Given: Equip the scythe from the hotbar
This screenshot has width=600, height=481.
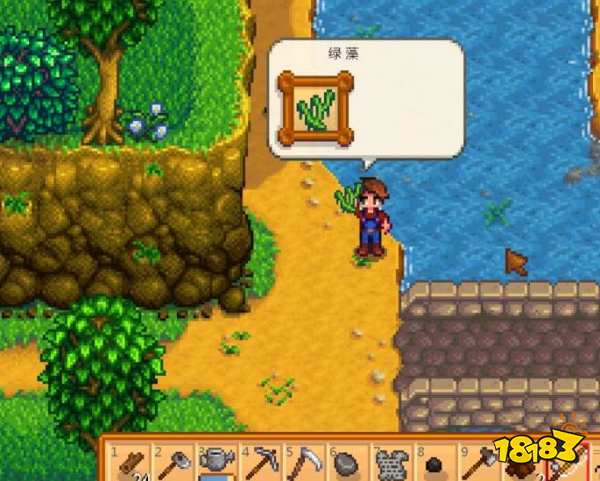Looking at the screenshot, I should point(305,464).
